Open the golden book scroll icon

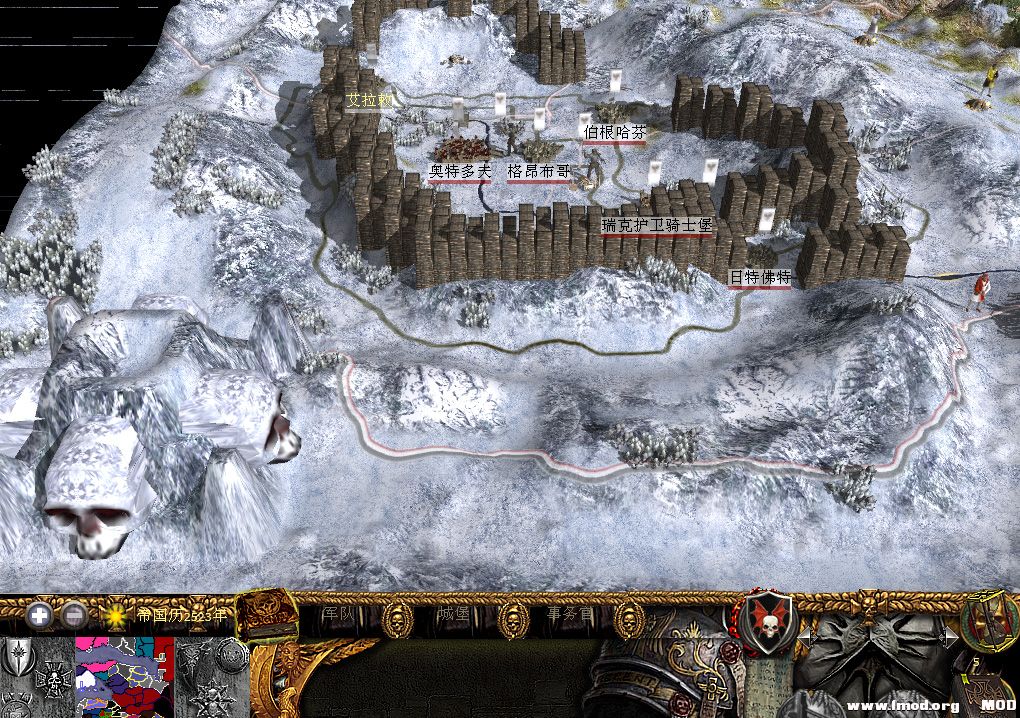pos(267,613)
